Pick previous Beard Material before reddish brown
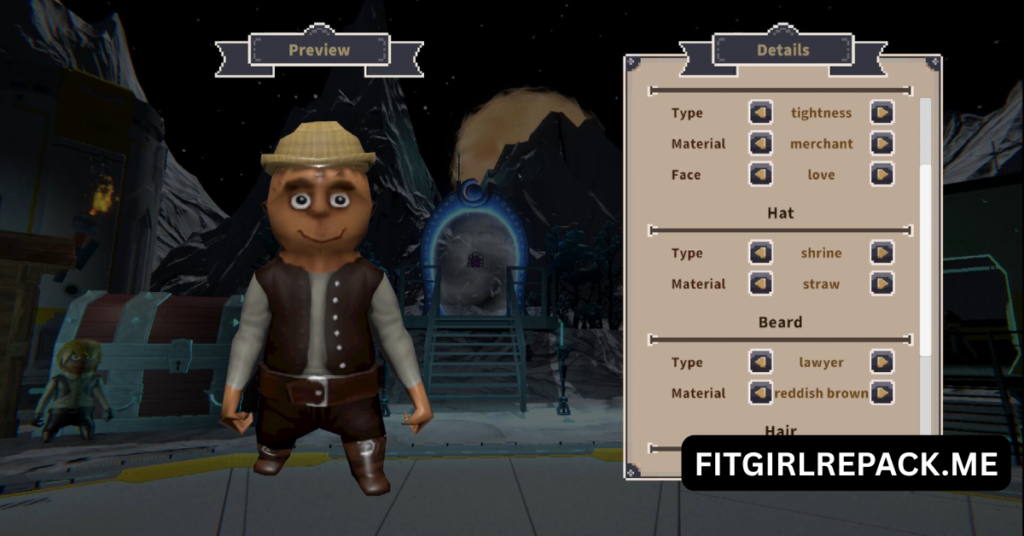This screenshot has height=536, width=1024. pyautogui.click(x=761, y=393)
